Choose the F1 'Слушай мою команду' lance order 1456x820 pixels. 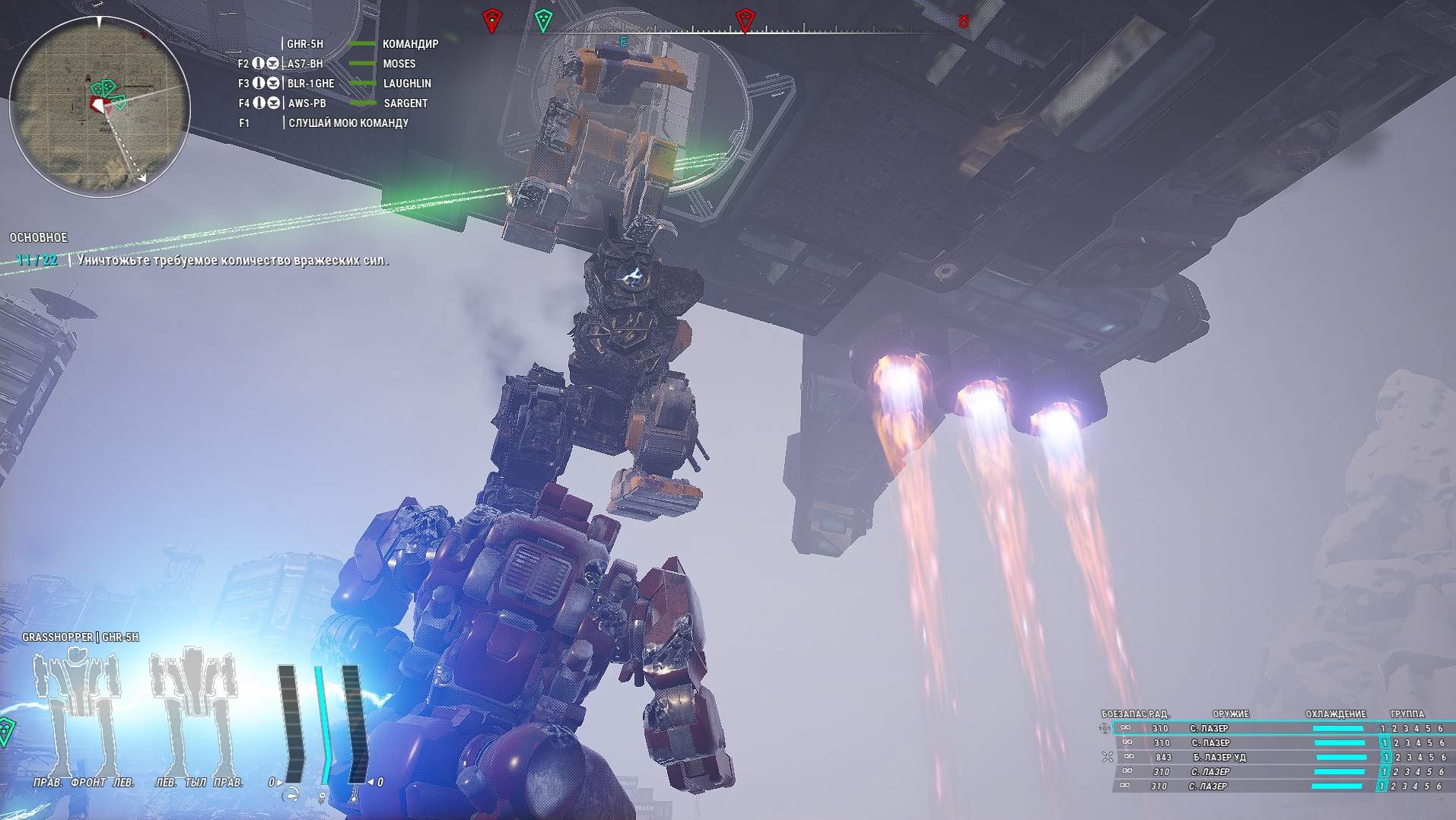tap(347, 123)
